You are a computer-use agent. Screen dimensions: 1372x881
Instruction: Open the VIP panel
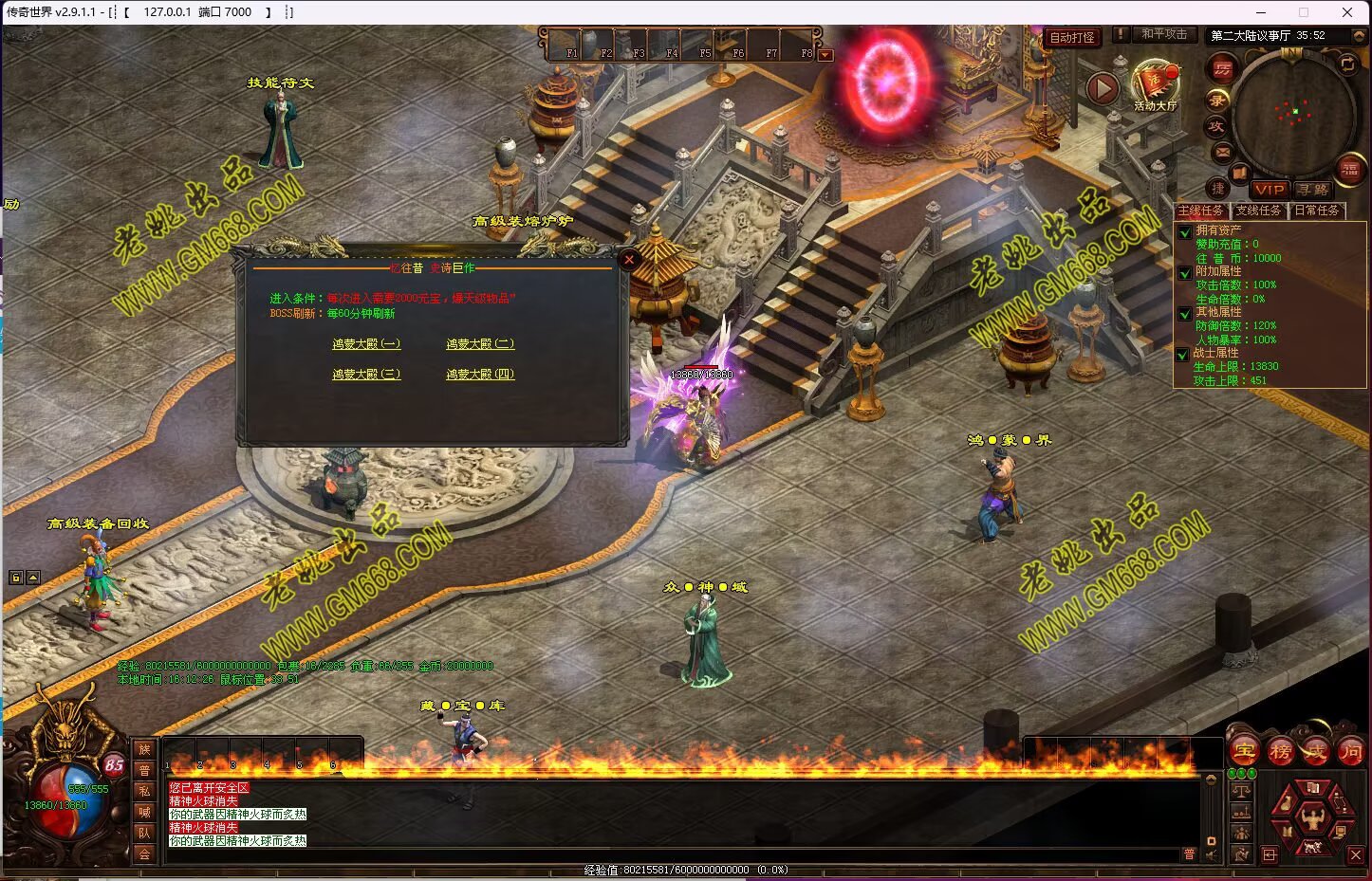tap(1269, 190)
